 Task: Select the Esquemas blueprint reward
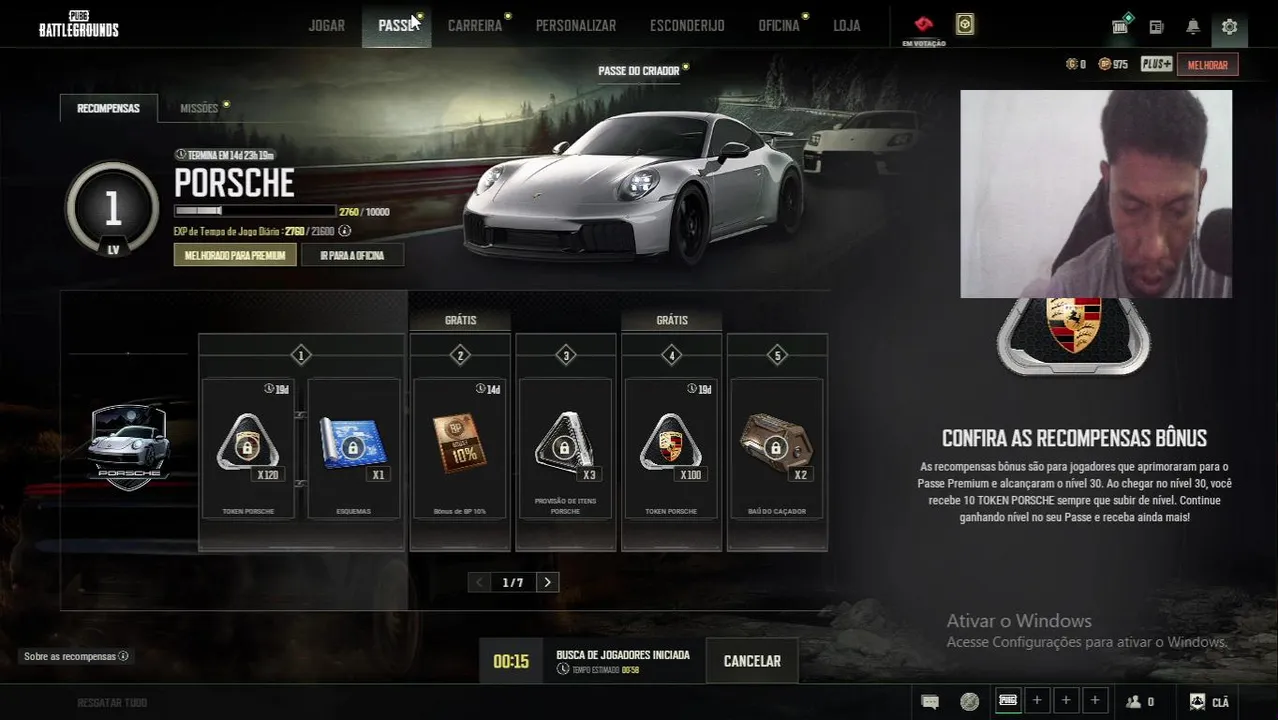tap(353, 448)
